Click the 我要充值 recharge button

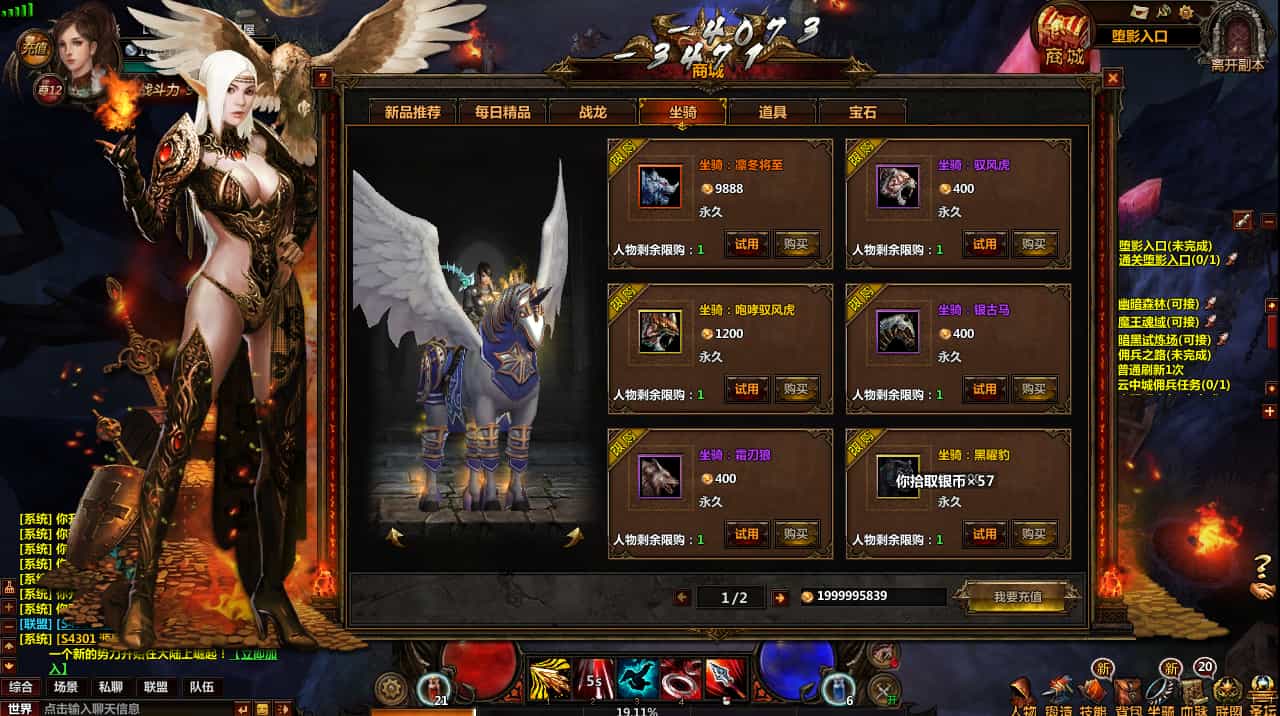1018,597
